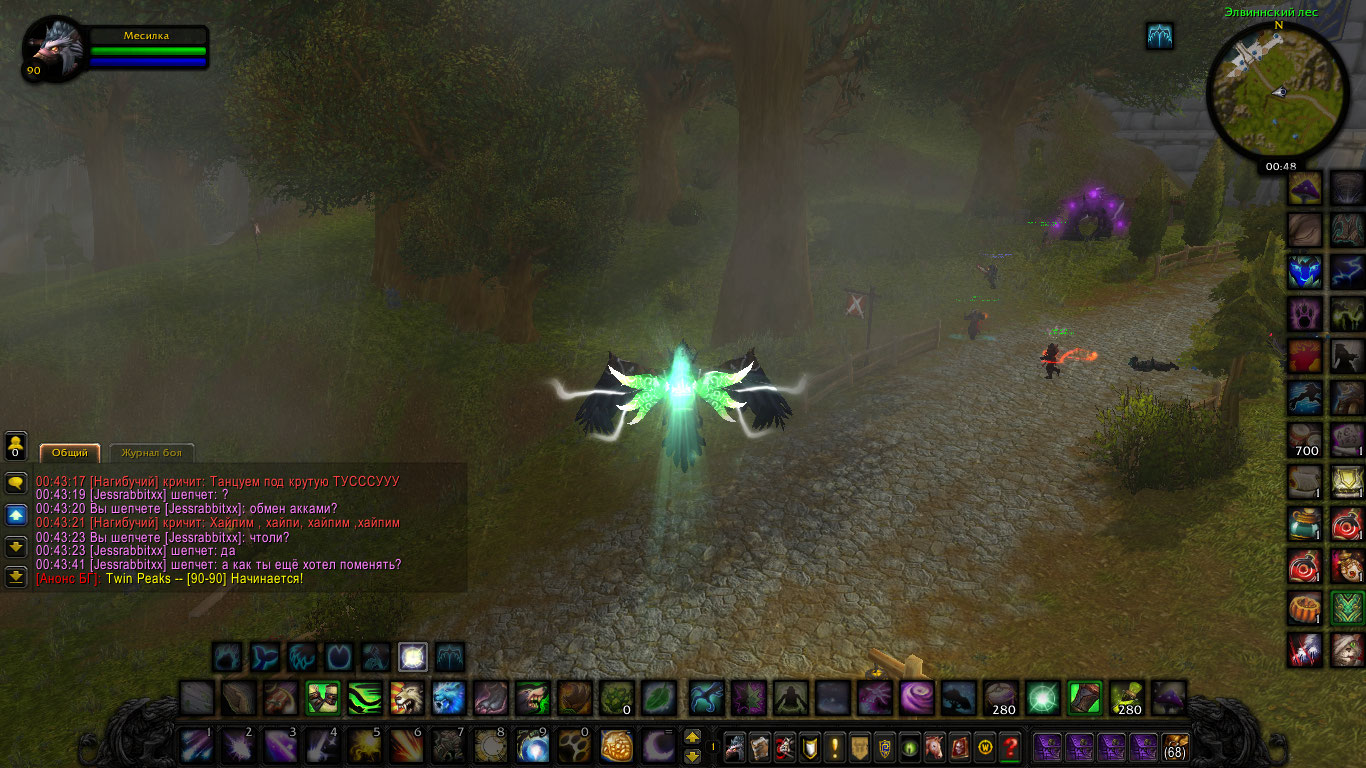Open the Журнал боя combat log tab

pyautogui.click(x=151, y=453)
